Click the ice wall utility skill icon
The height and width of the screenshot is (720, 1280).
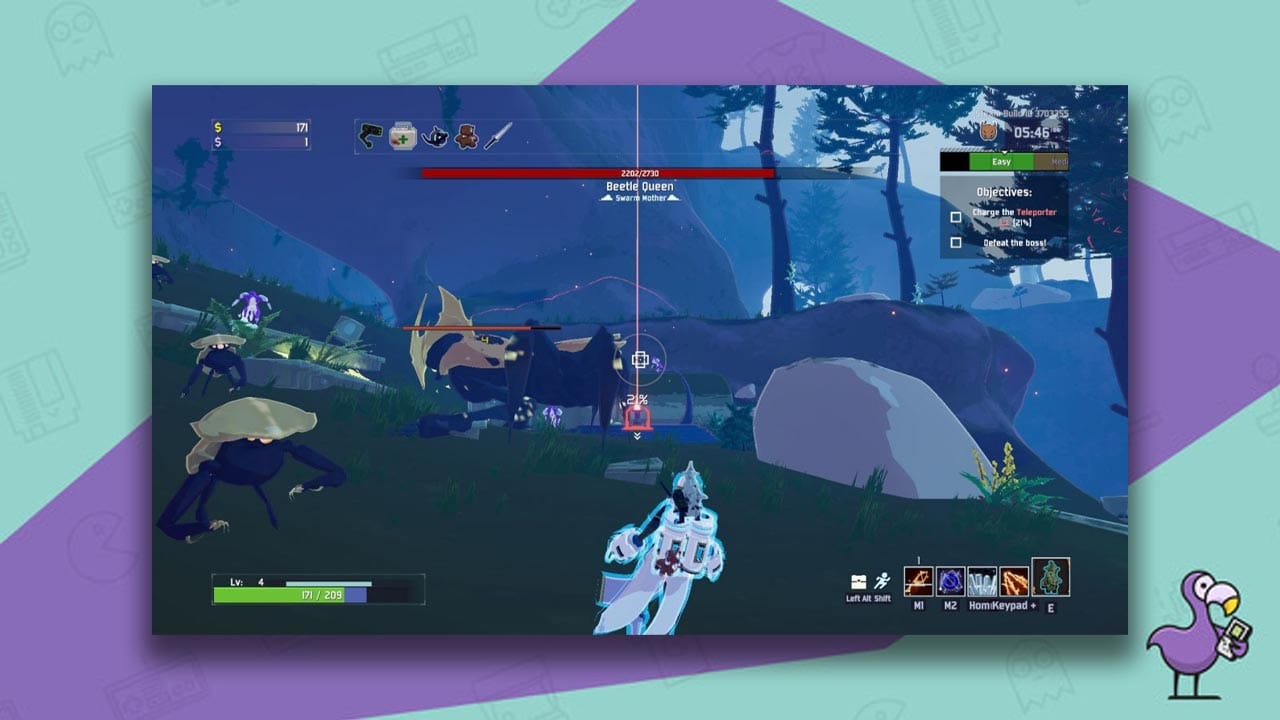pyautogui.click(x=982, y=582)
